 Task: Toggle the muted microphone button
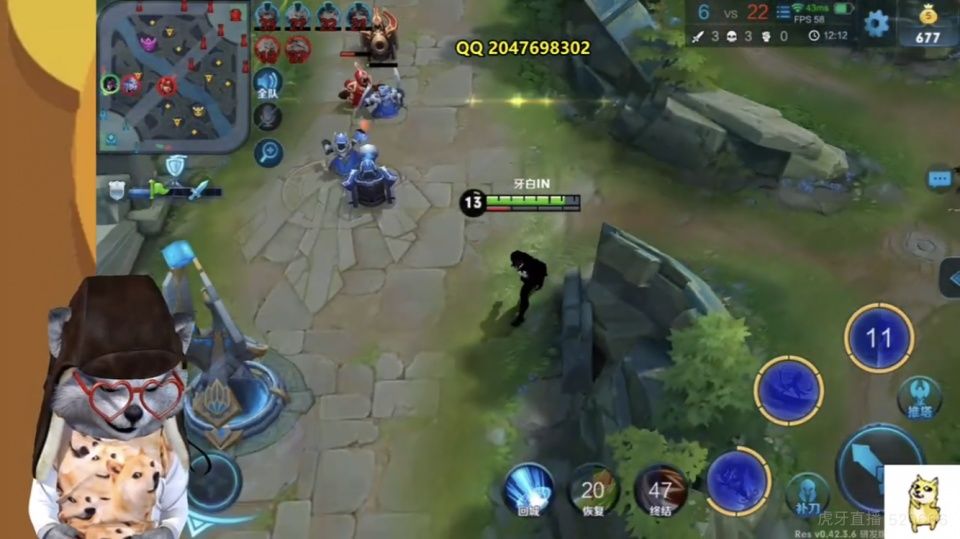pyautogui.click(x=267, y=117)
